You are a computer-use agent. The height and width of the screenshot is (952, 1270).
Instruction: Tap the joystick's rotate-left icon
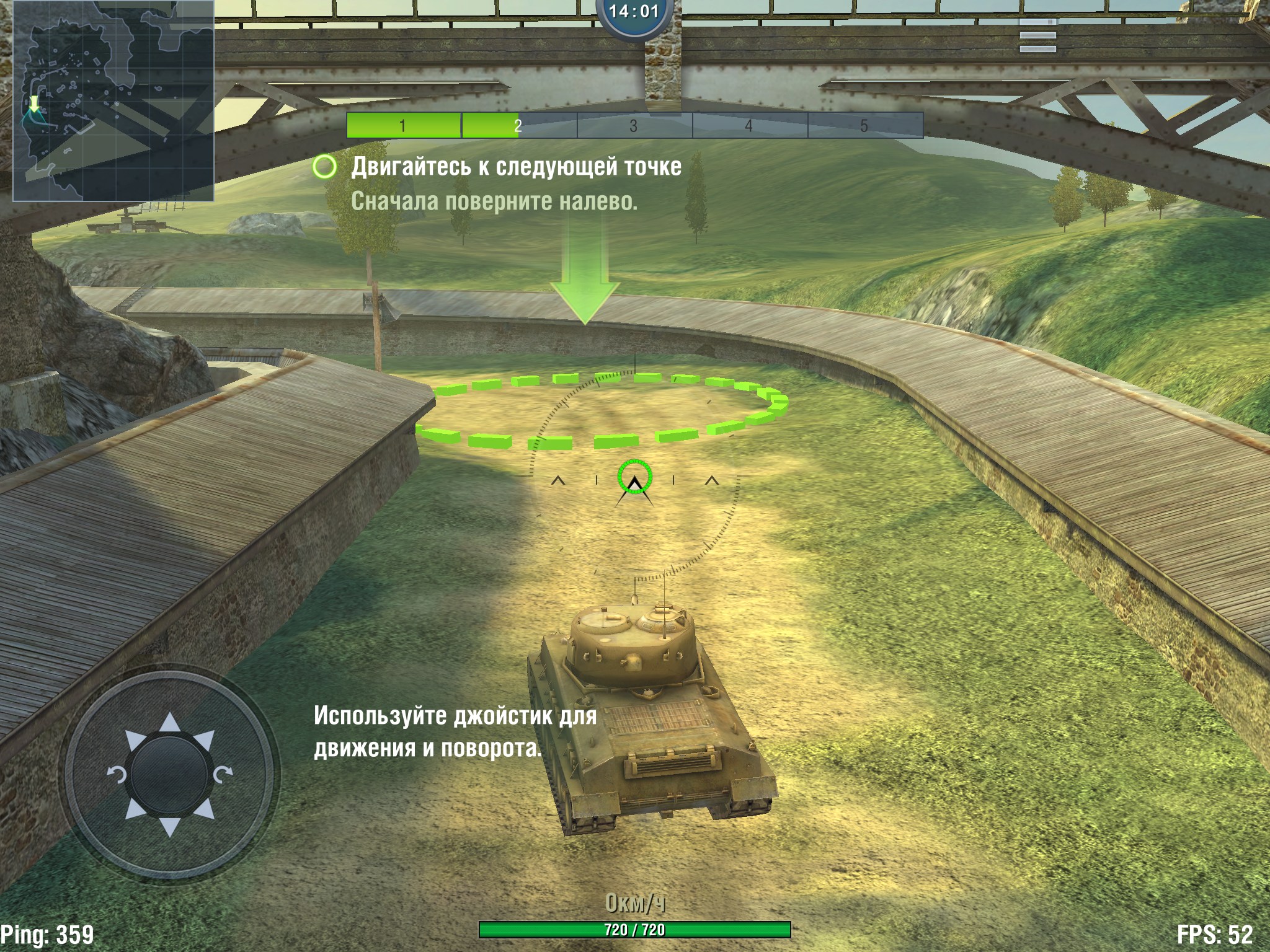click(117, 775)
